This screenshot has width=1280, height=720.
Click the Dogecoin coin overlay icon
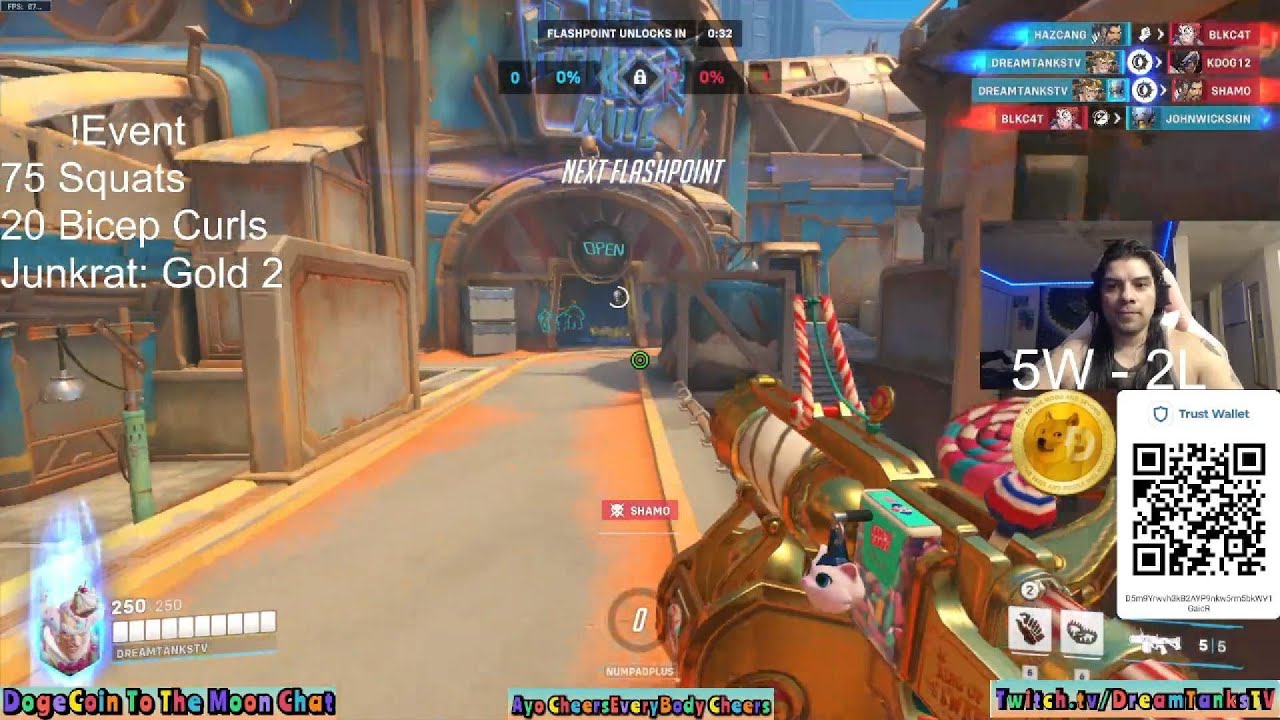1062,445
